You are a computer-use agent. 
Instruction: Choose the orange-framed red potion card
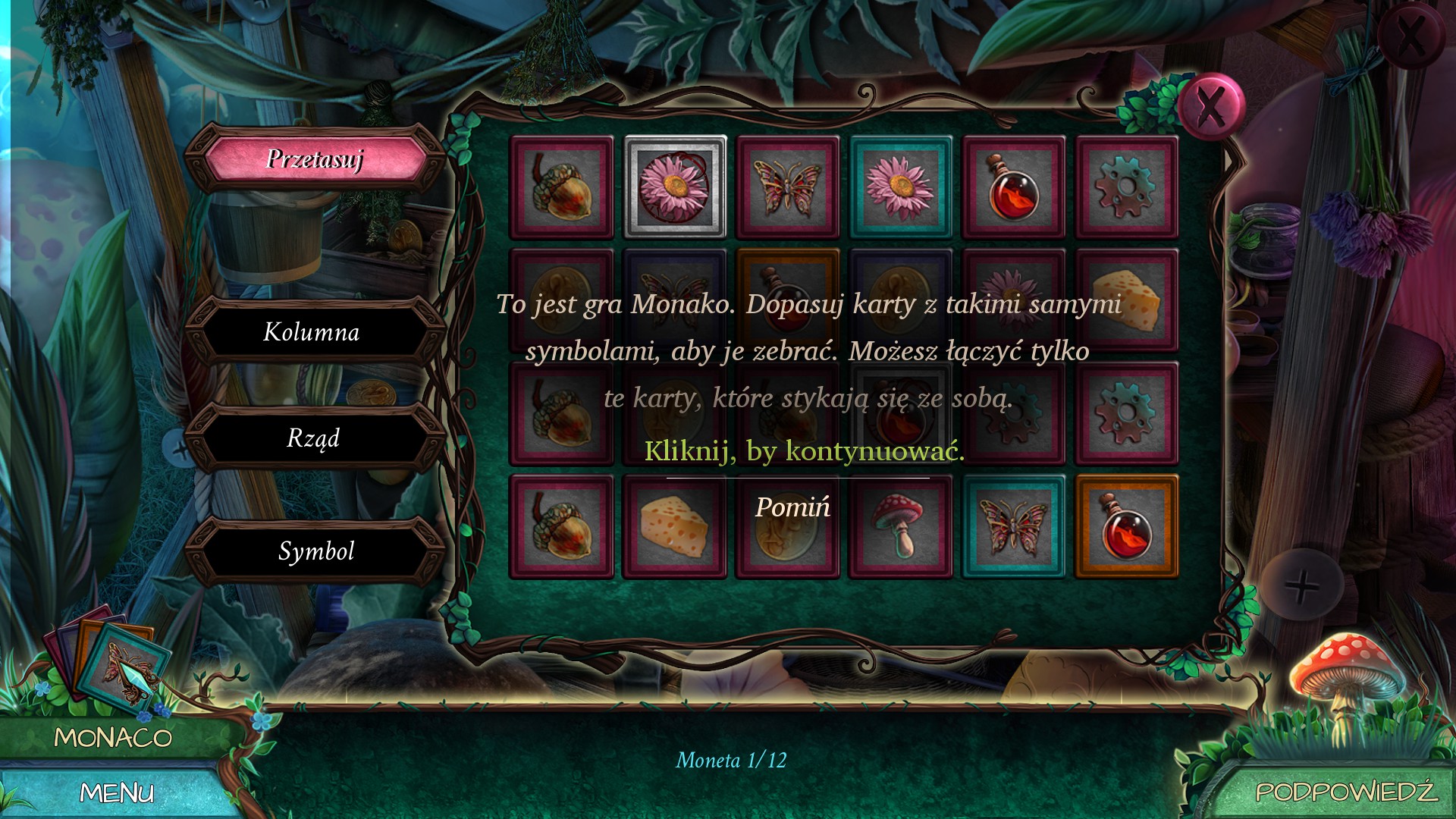pyautogui.click(x=1126, y=526)
